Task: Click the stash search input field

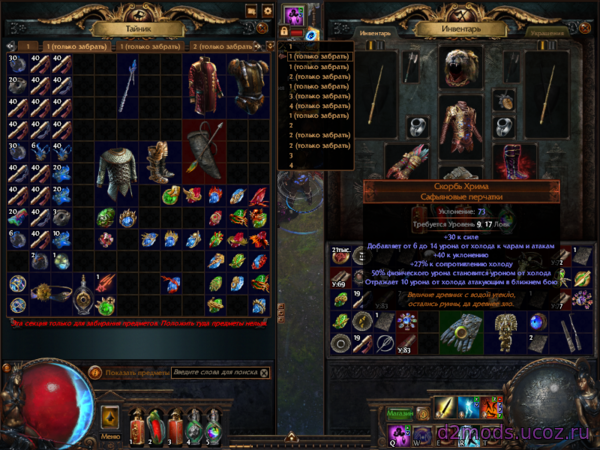Action: click(212, 372)
